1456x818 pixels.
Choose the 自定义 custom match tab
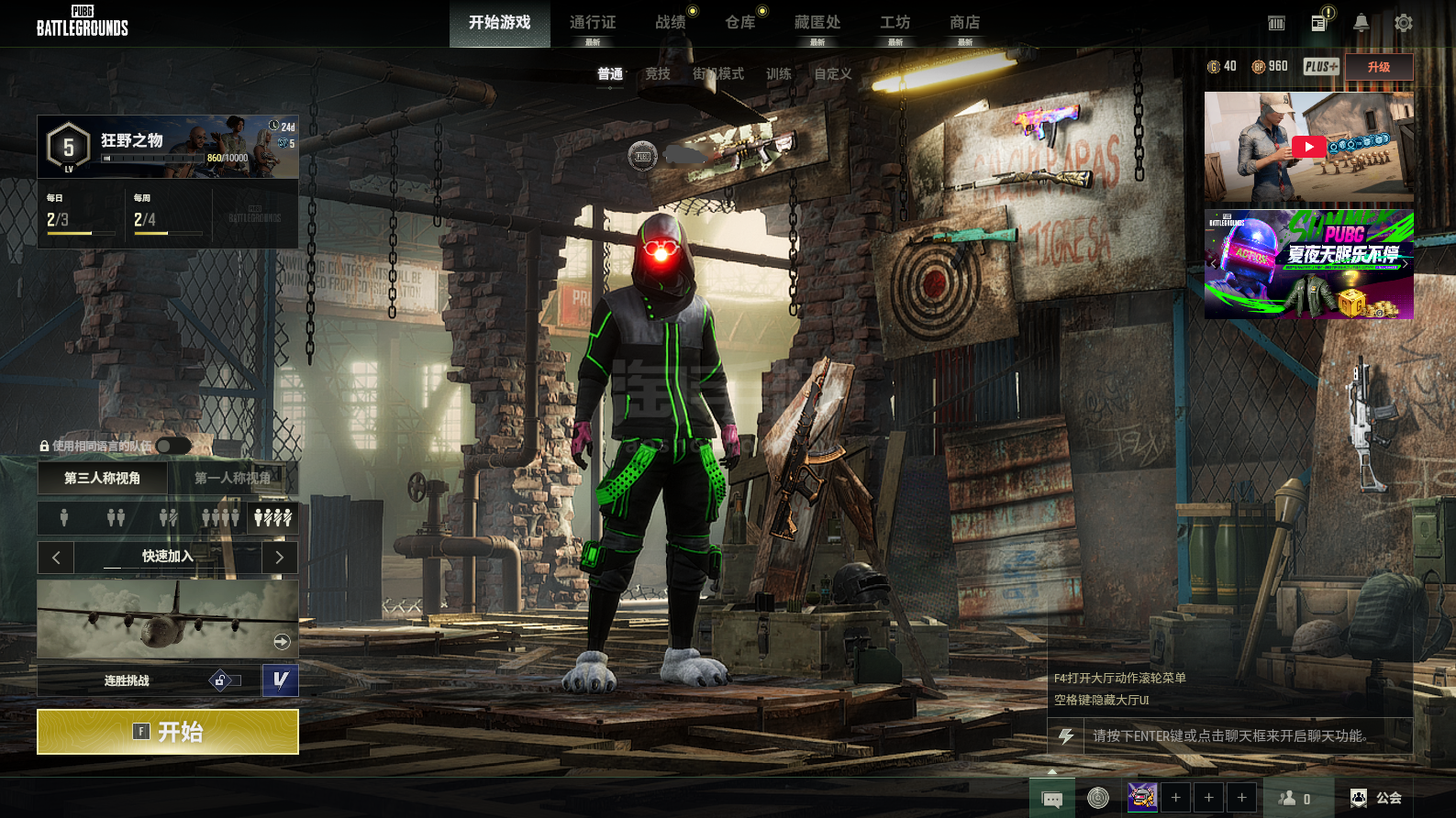[x=833, y=74]
